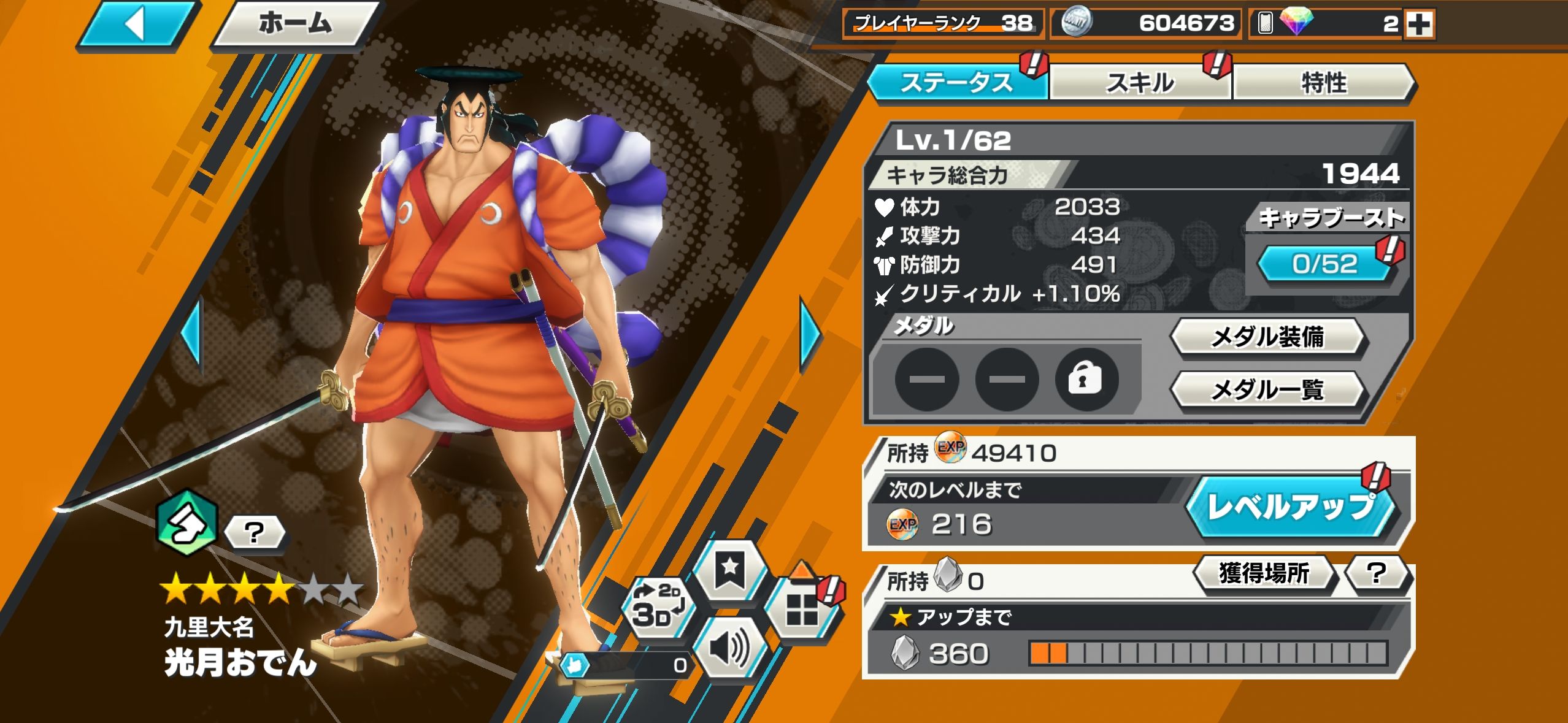Open the スキル tab
The height and width of the screenshot is (723, 1568).
1140,83
